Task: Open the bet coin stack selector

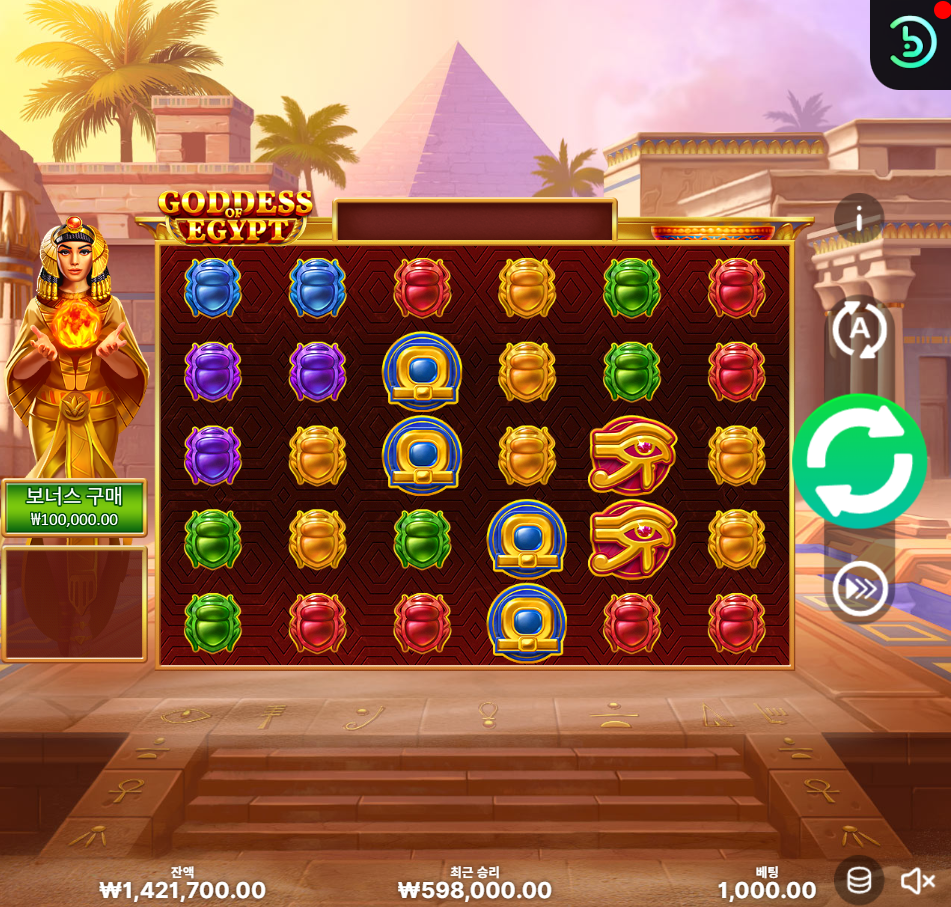Action: coord(859,880)
